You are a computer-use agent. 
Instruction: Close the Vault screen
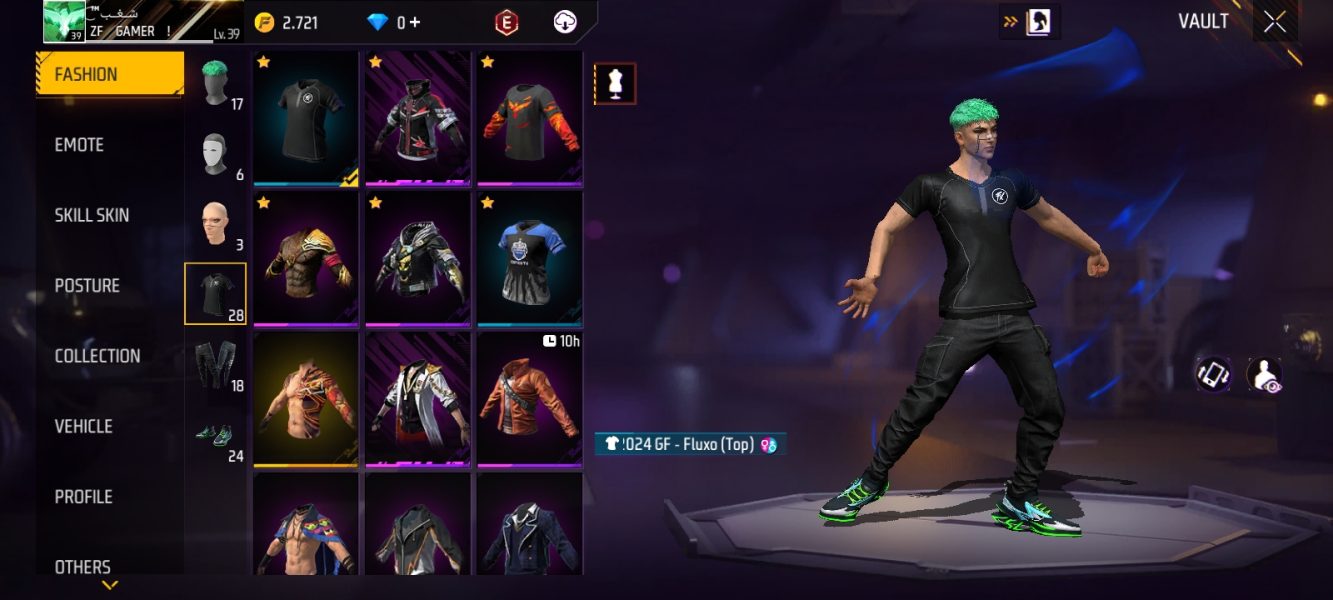(x=1275, y=22)
